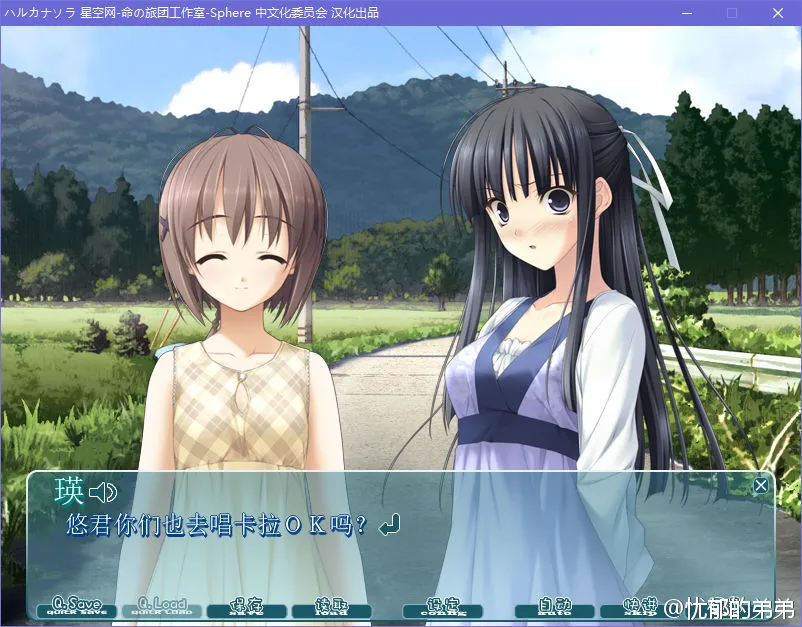The height and width of the screenshot is (627, 802).
Task: Toggle 自动 auto-play mode
Action: [555, 606]
